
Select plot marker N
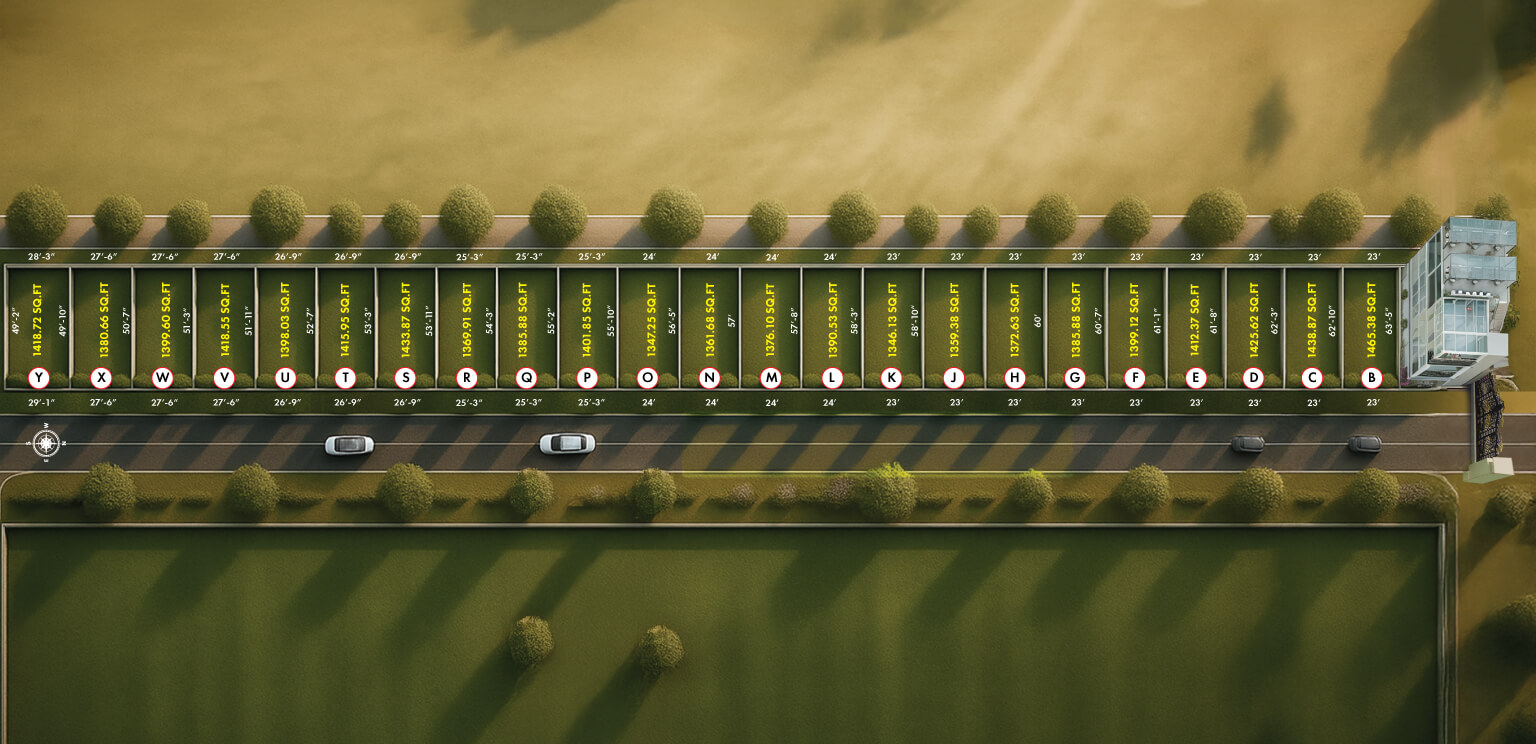click(709, 378)
